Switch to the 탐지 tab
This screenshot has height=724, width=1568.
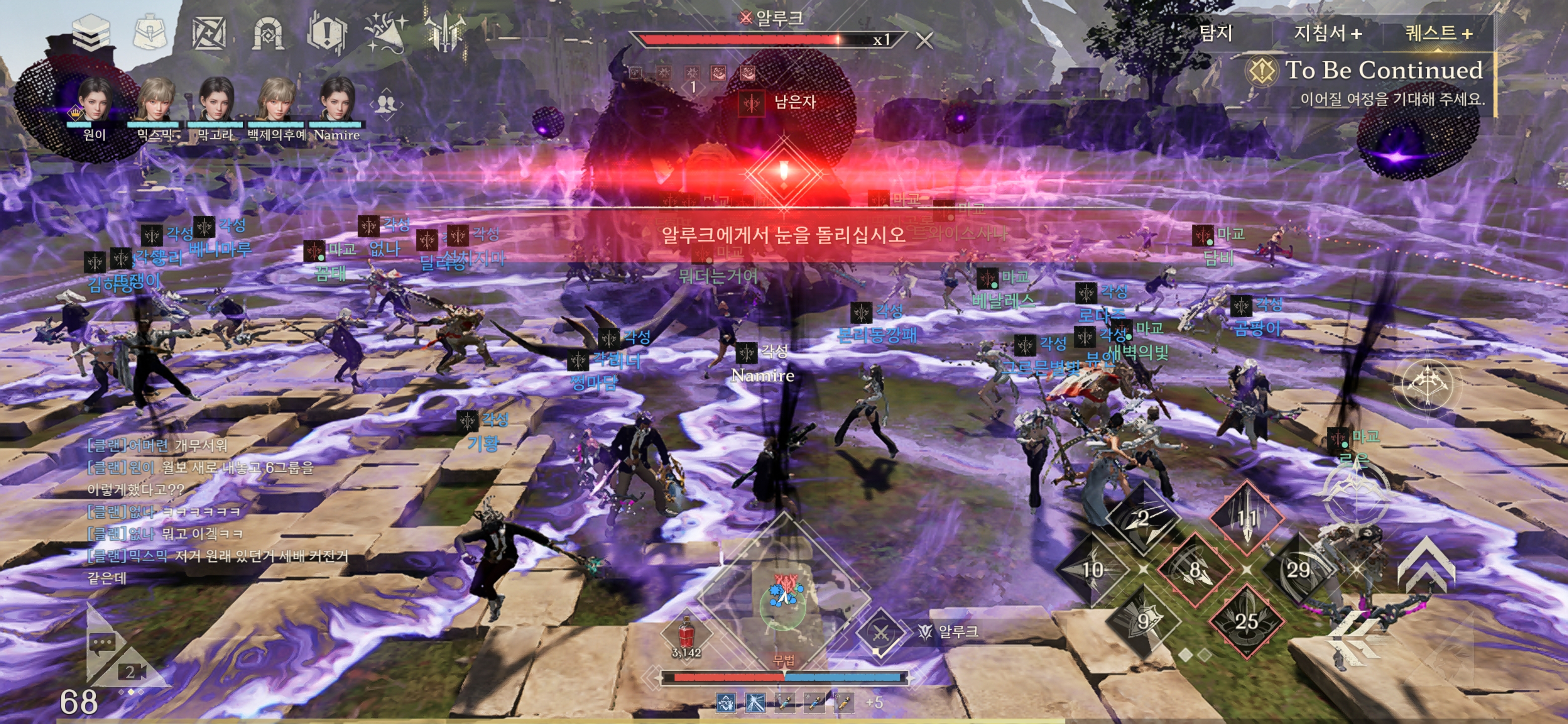click(1216, 33)
